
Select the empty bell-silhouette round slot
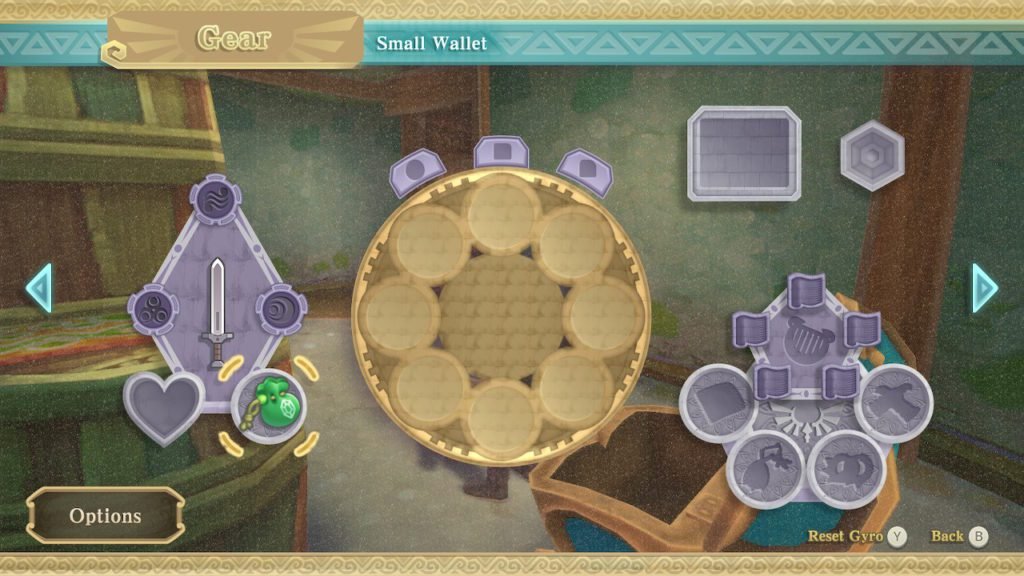pyautogui.click(x=766, y=468)
